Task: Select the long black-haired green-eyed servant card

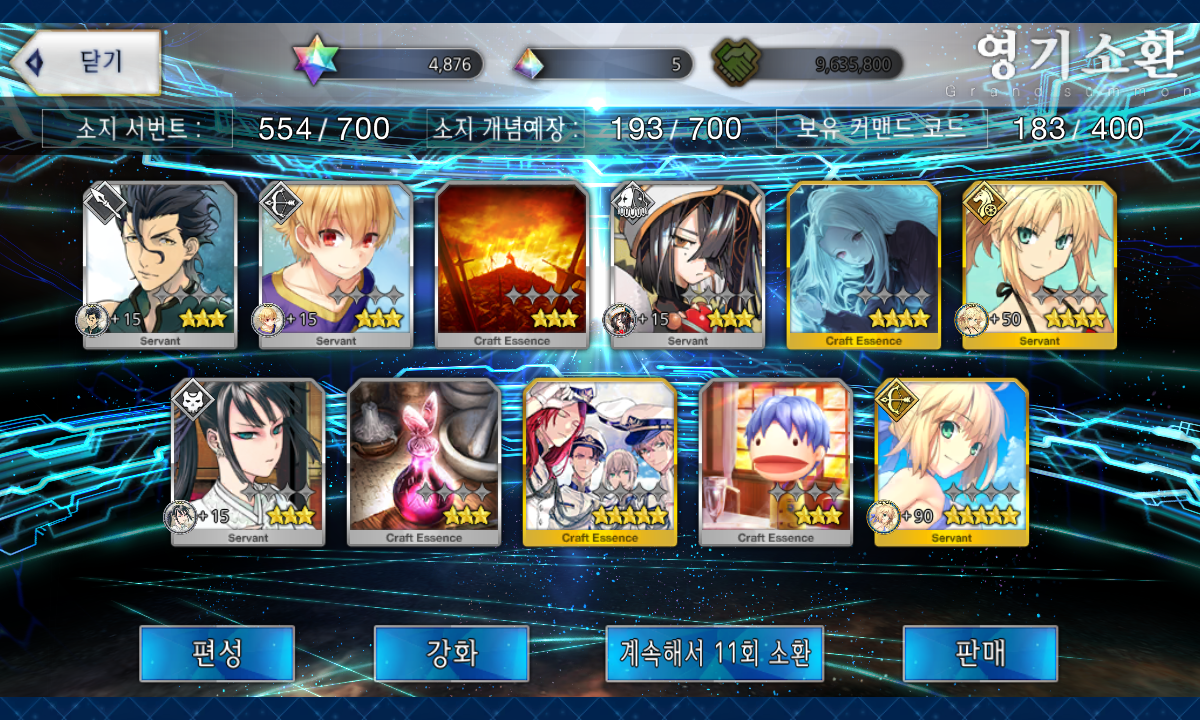Action: (248, 462)
